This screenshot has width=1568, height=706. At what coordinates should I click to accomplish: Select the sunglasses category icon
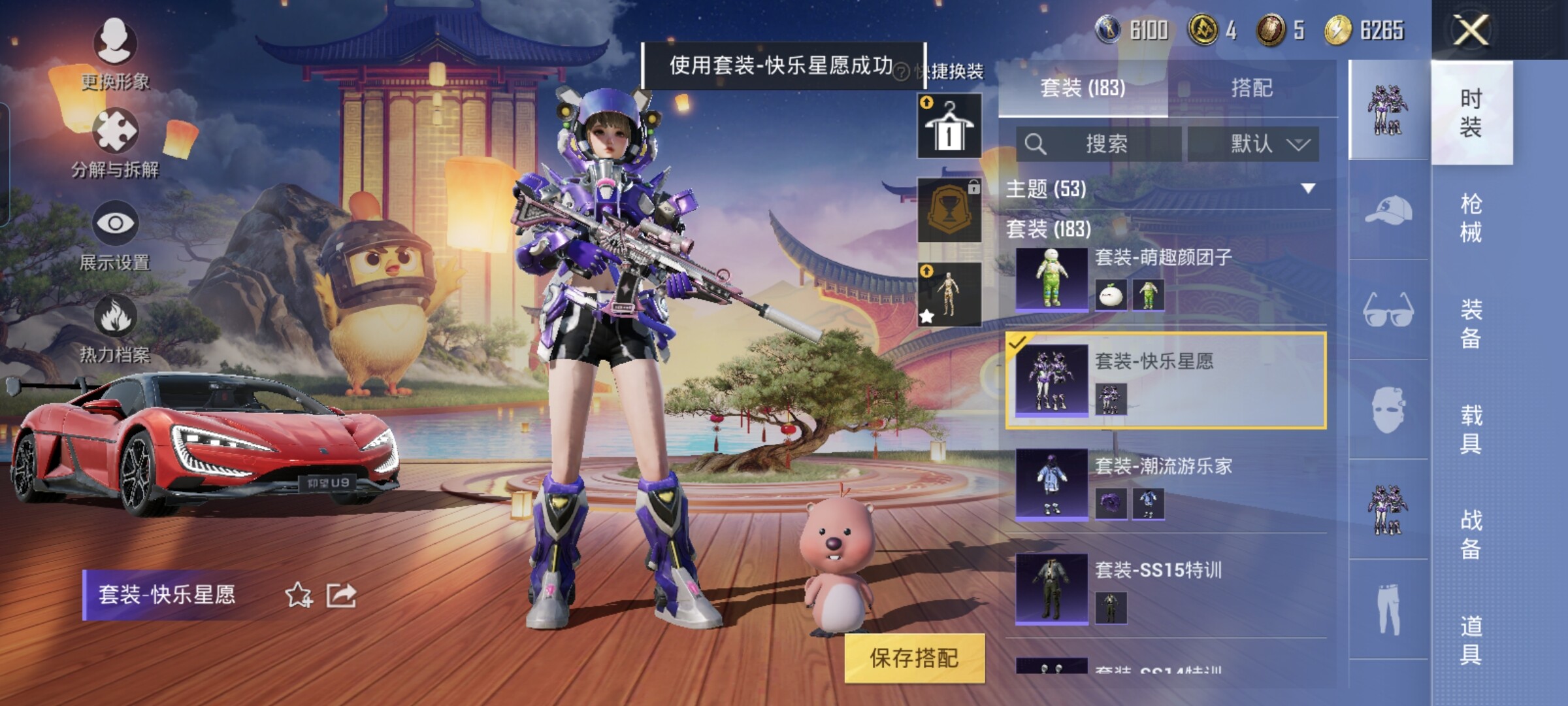pyautogui.click(x=1388, y=310)
